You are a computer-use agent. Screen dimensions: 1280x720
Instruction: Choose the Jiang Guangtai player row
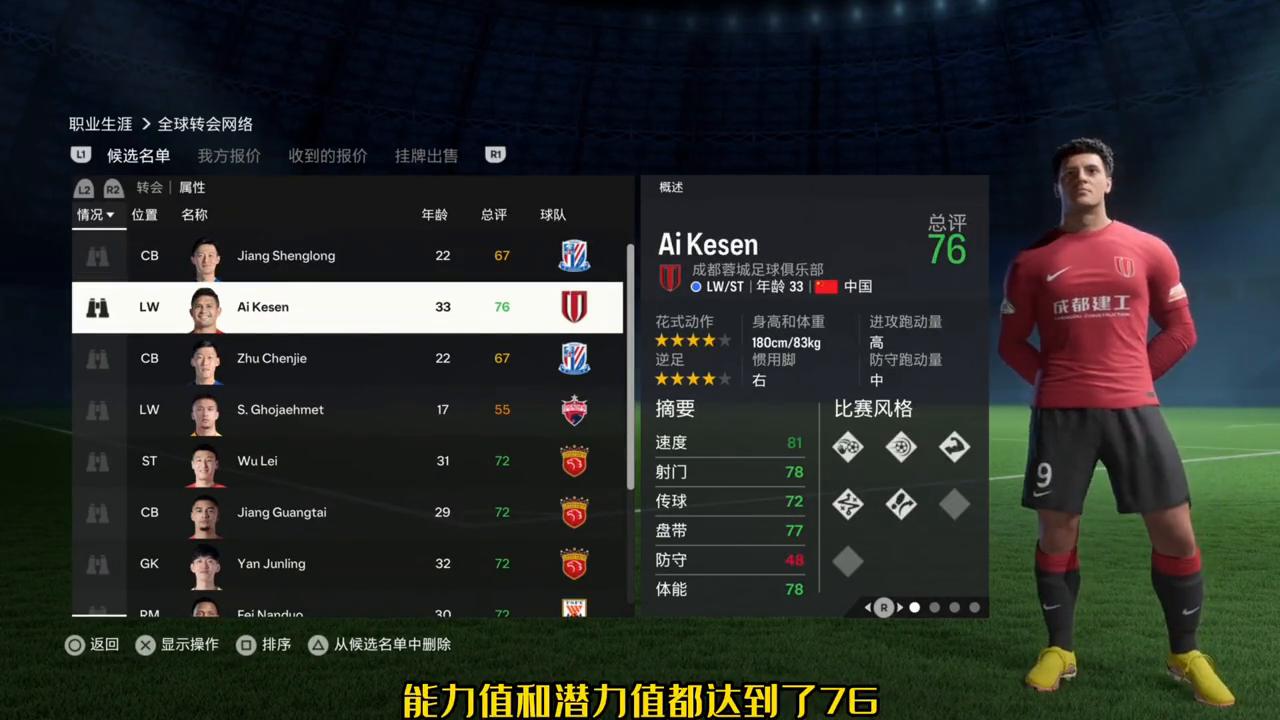(347, 512)
